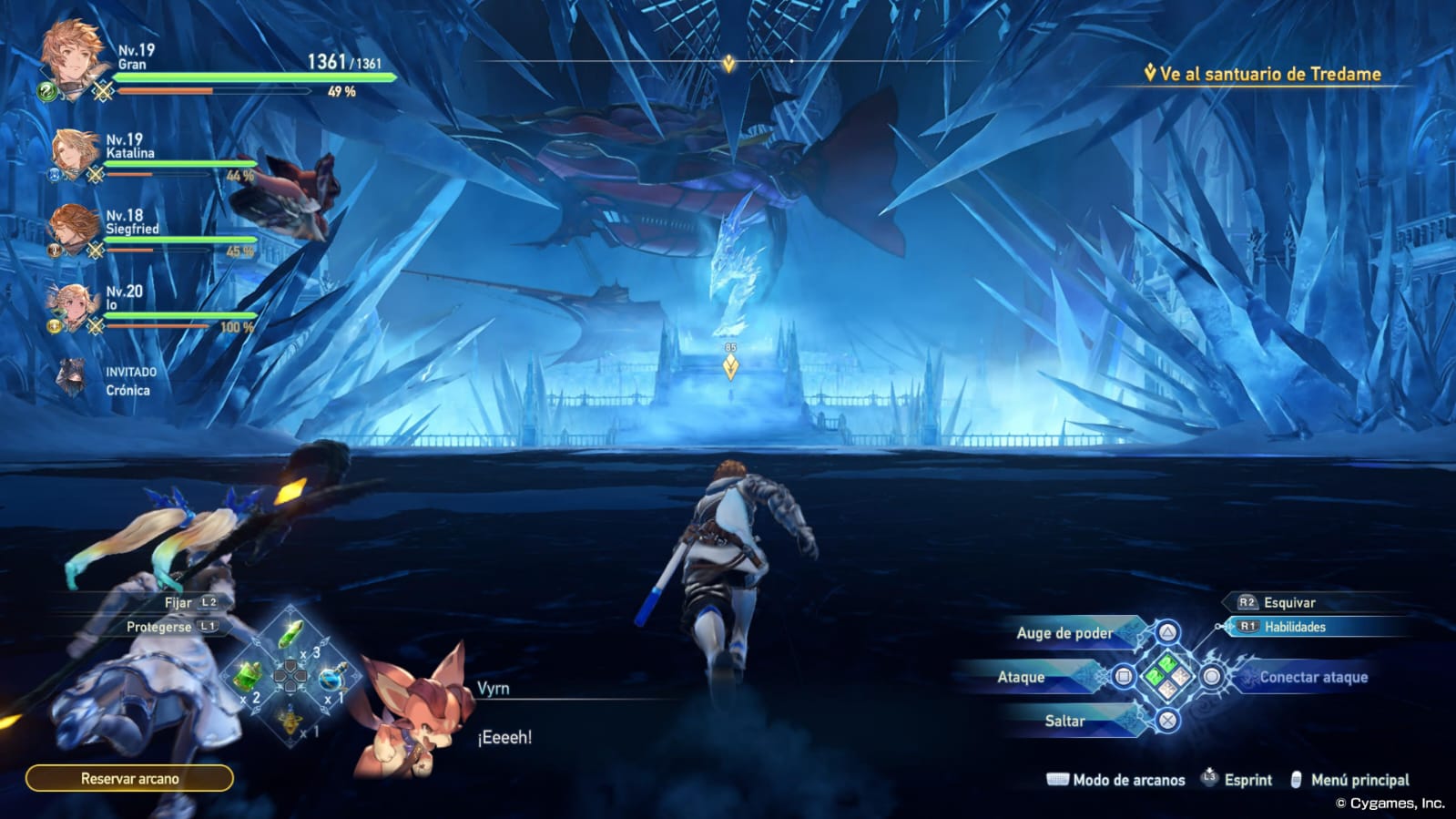1456x819 pixels.
Task: Open the Habilidades panel
Action: click(x=1294, y=627)
